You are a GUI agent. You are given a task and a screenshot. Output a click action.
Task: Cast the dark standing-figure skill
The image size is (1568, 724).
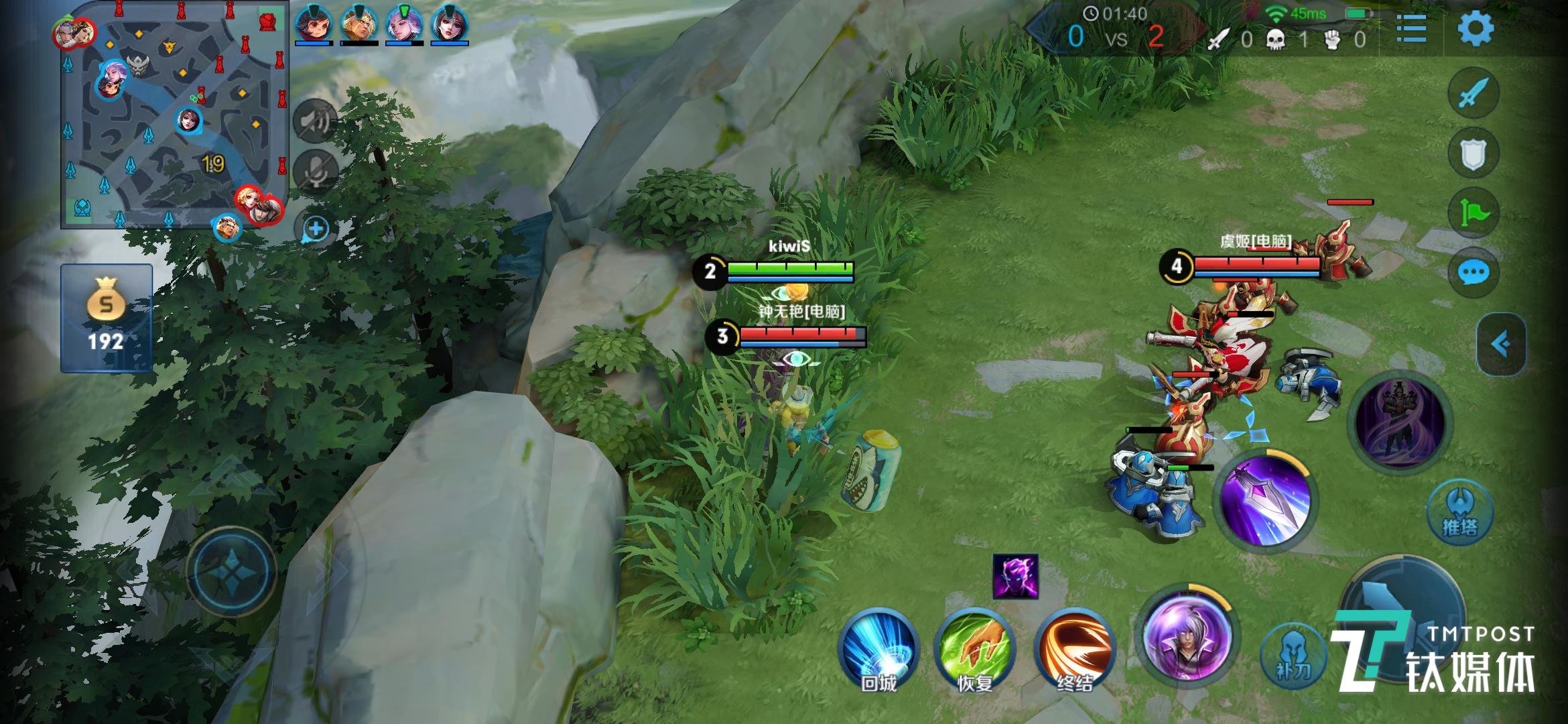[x=1400, y=420]
